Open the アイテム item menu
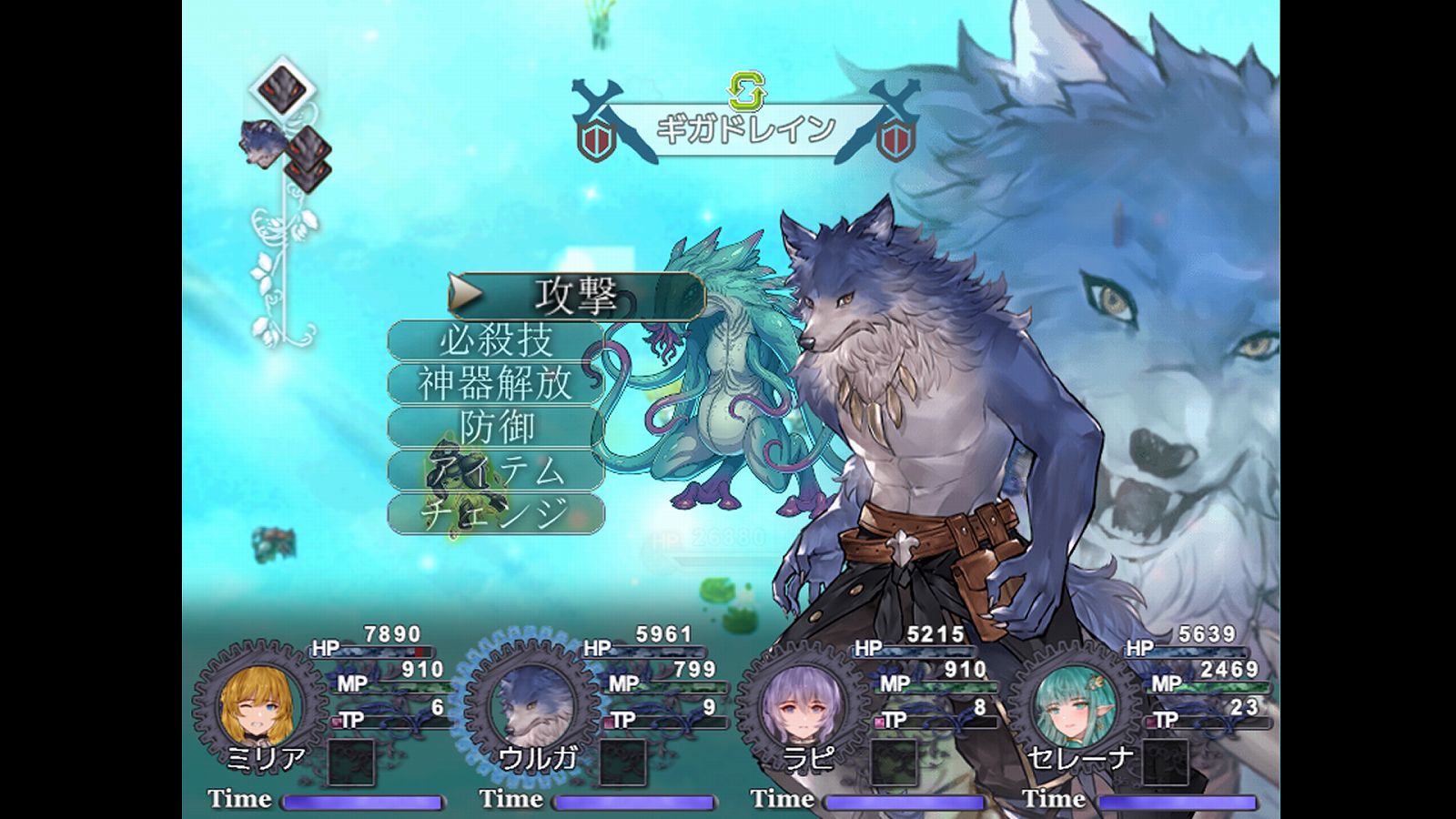The image size is (1456, 819). point(496,471)
